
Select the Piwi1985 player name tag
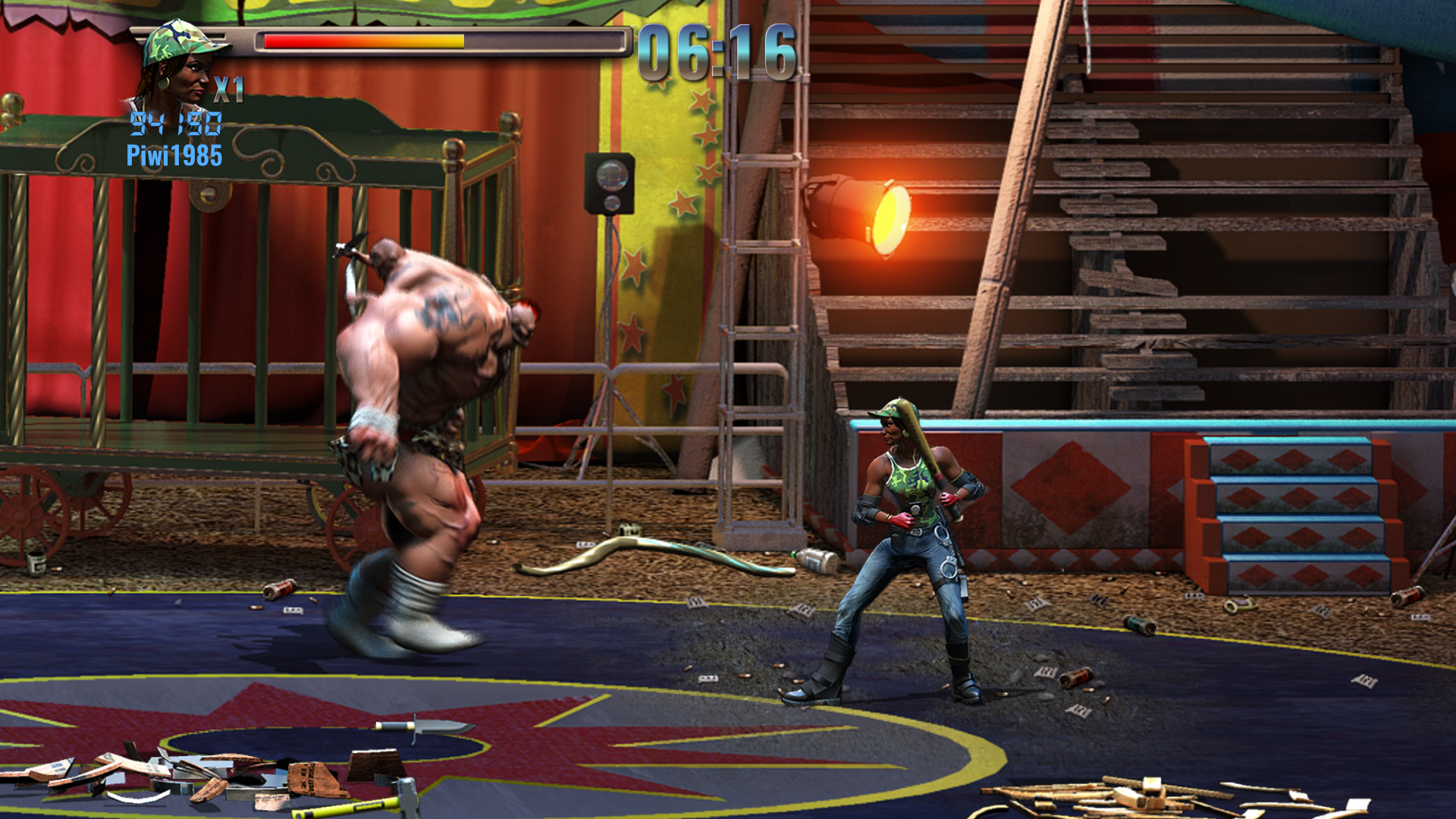point(174,156)
